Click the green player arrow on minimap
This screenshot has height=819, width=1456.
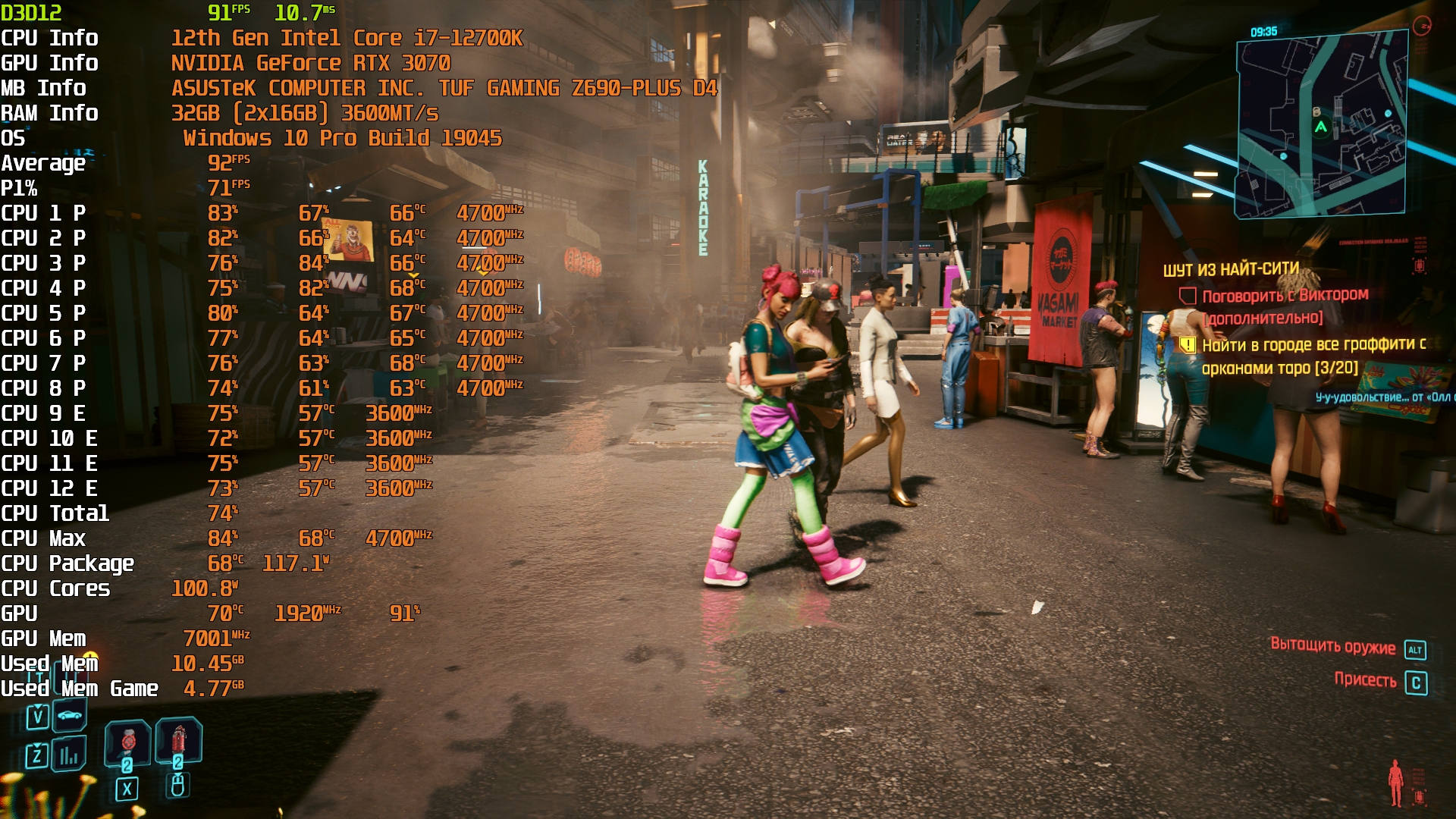(1321, 127)
